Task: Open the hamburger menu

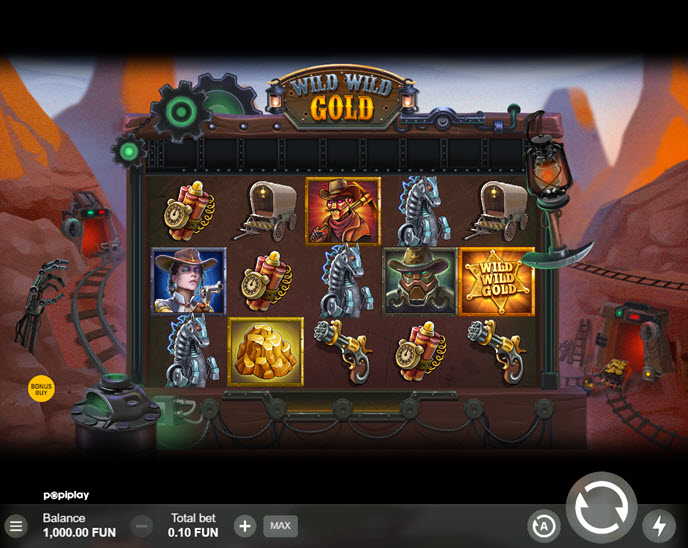Action: [16, 525]
